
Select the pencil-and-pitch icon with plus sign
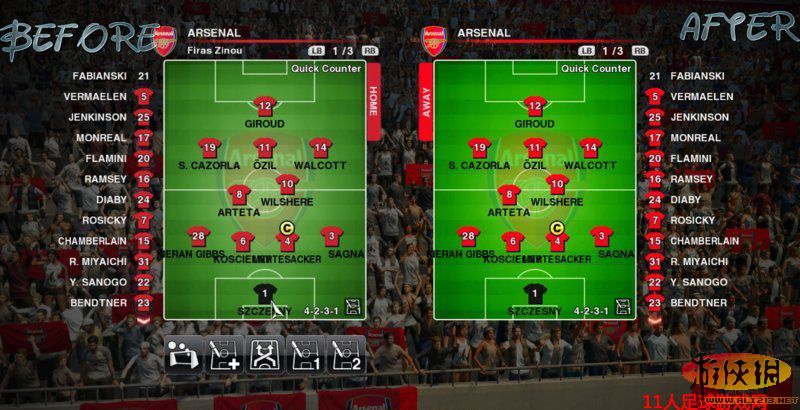click(x=223, y=354)
